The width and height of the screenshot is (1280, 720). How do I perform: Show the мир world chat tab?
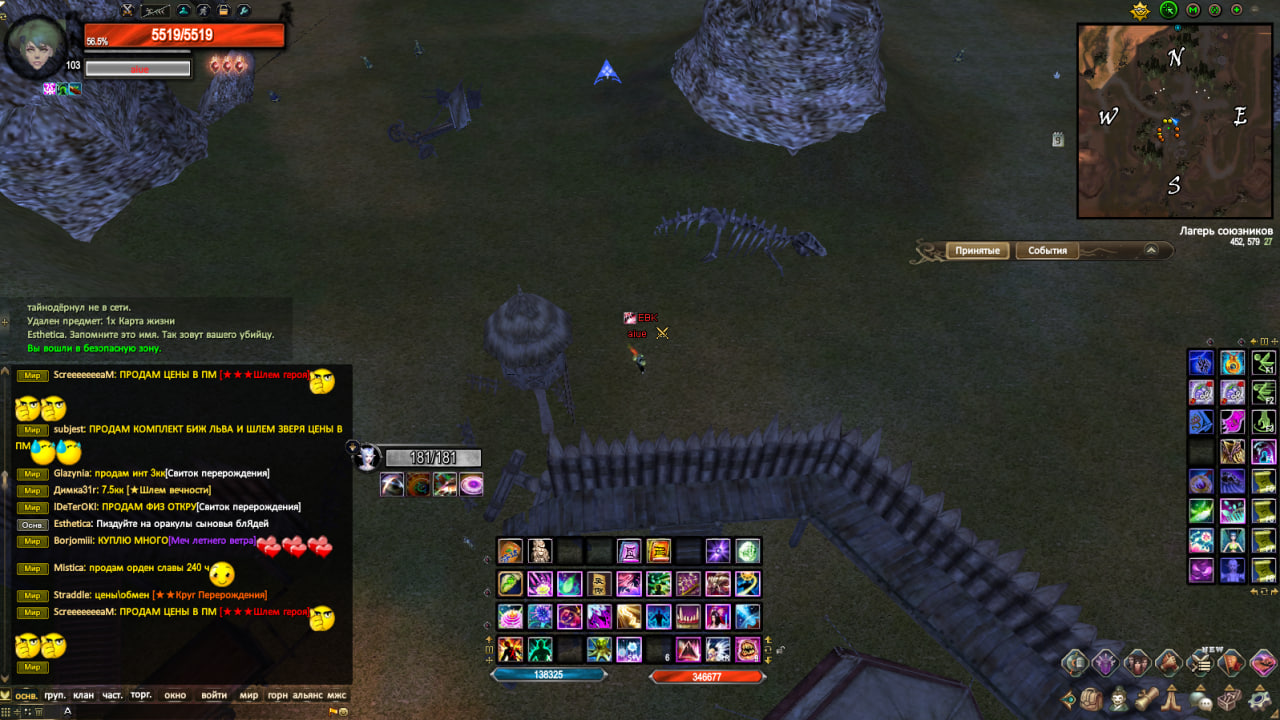click(x=249, y=695)
